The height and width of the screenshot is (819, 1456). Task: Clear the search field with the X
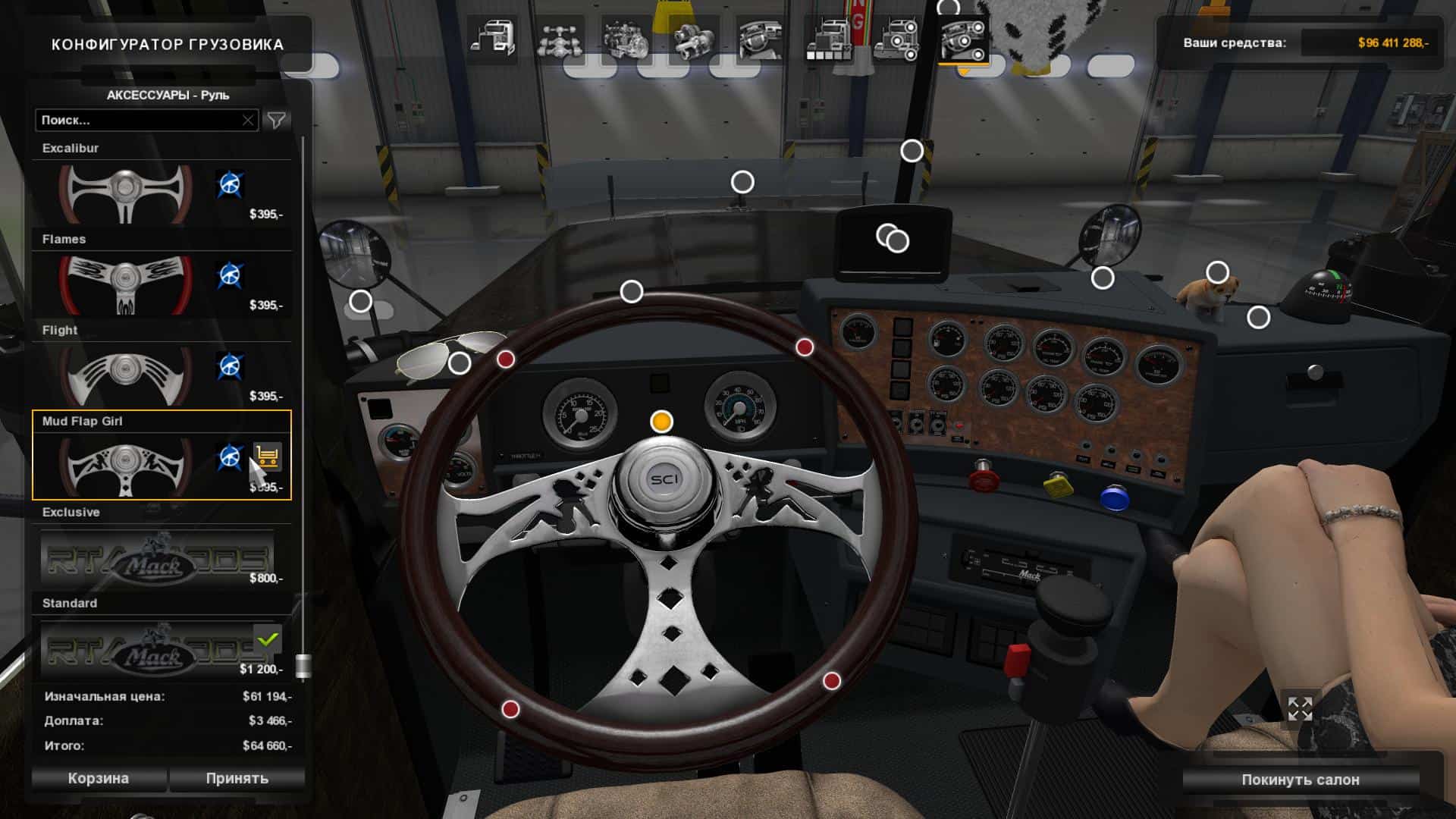click(248, 120)
